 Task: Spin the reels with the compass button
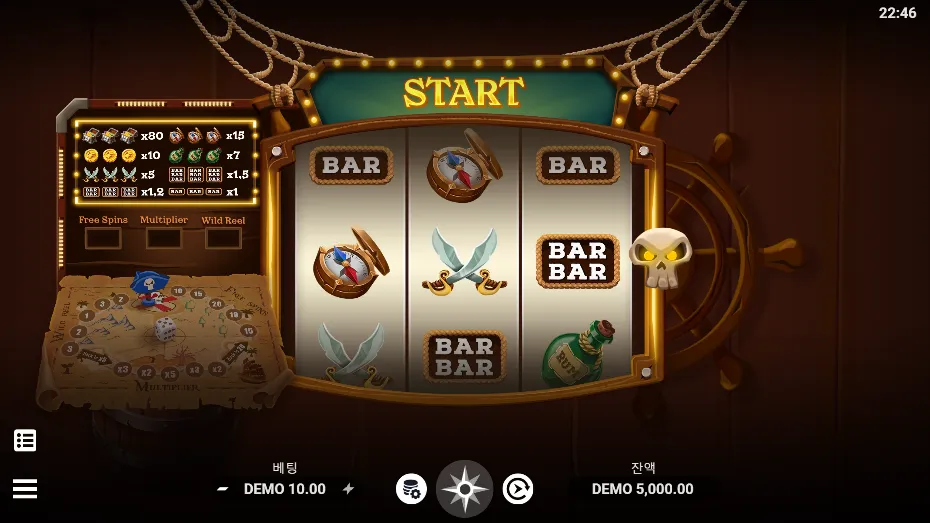[465, 489]
